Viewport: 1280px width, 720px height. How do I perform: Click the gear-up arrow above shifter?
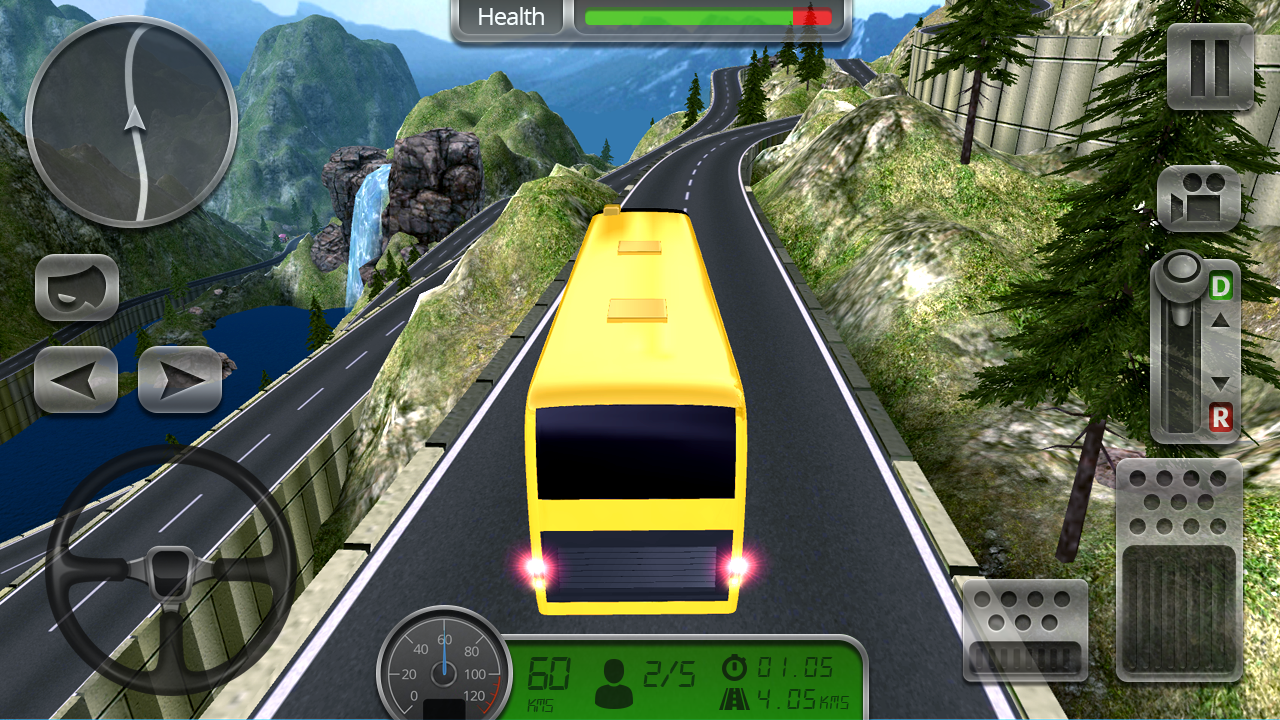(1220, 322)
